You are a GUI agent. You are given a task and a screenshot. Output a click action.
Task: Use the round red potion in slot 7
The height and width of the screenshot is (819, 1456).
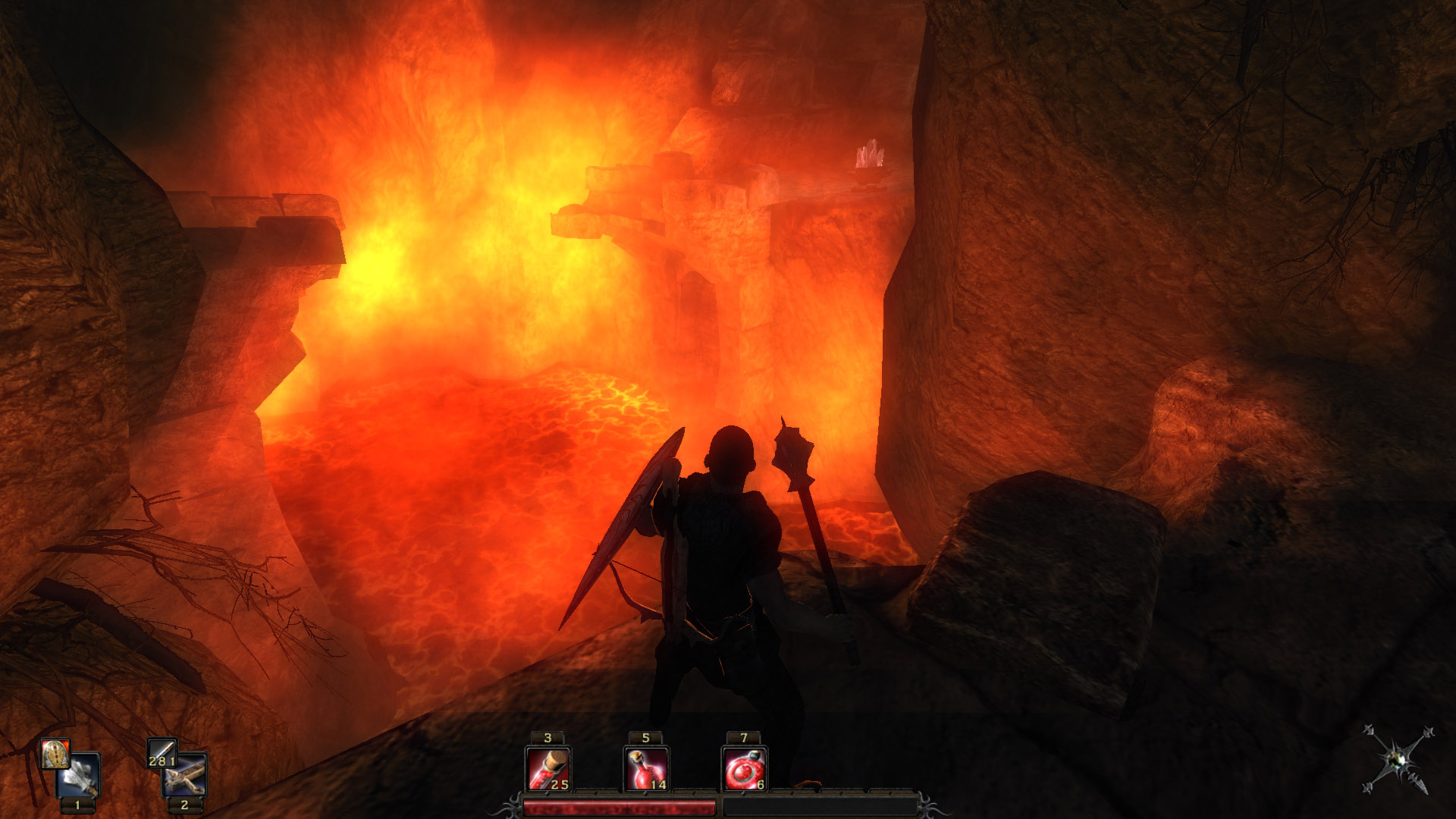[743, 769]
